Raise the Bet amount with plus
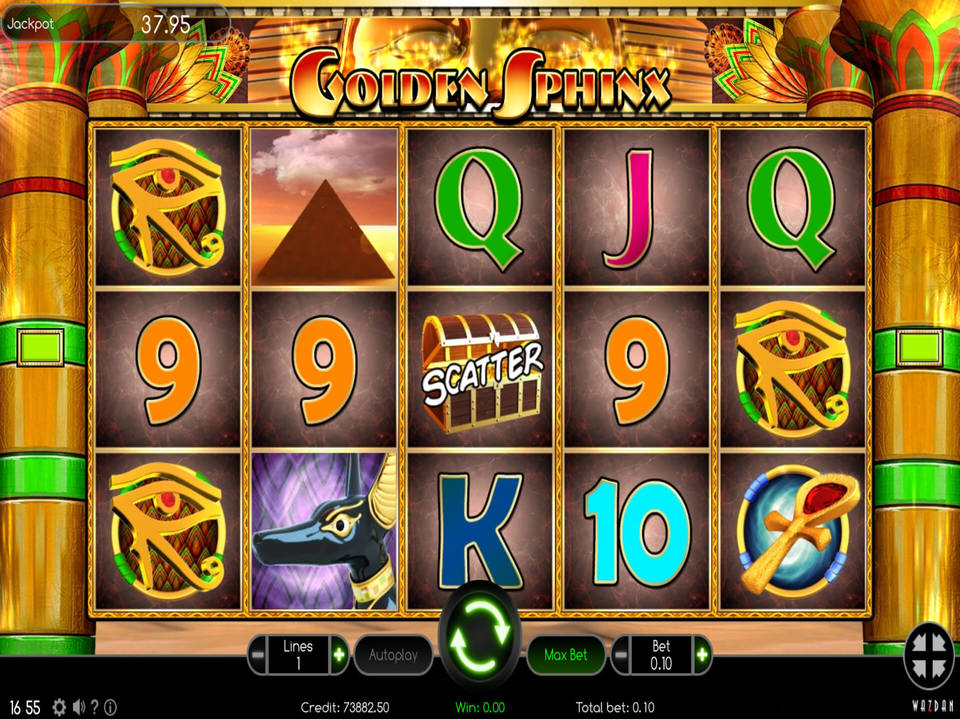This screenshot has width=960, height=719. coord(702,655)
